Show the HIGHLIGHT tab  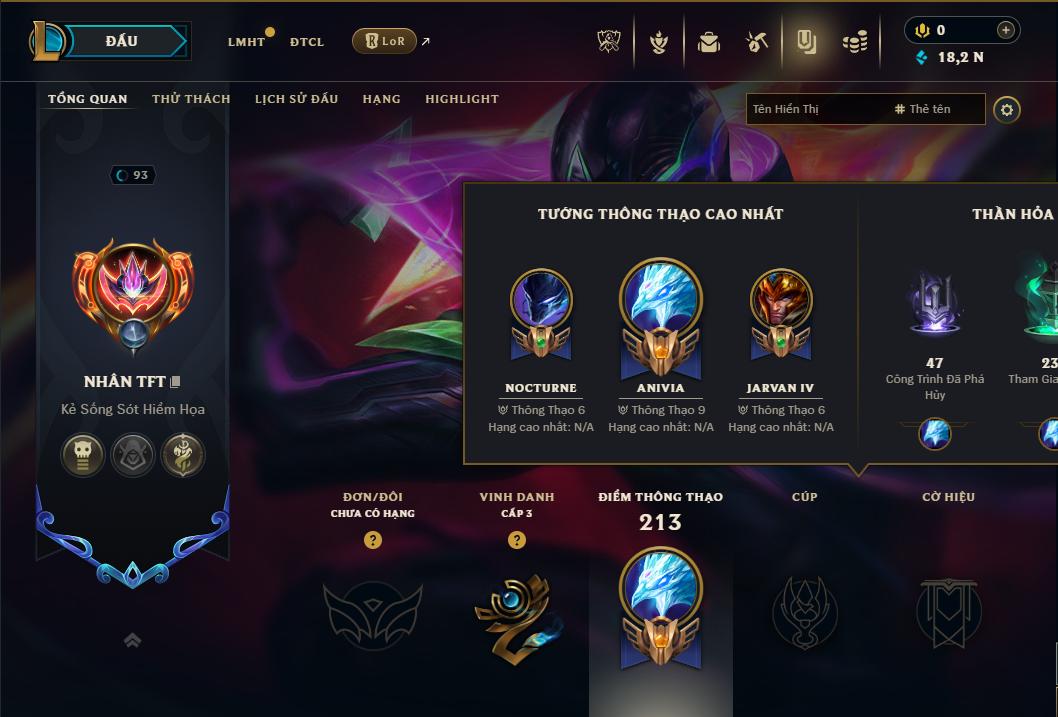pyautogui.click(x=461, y=99)
